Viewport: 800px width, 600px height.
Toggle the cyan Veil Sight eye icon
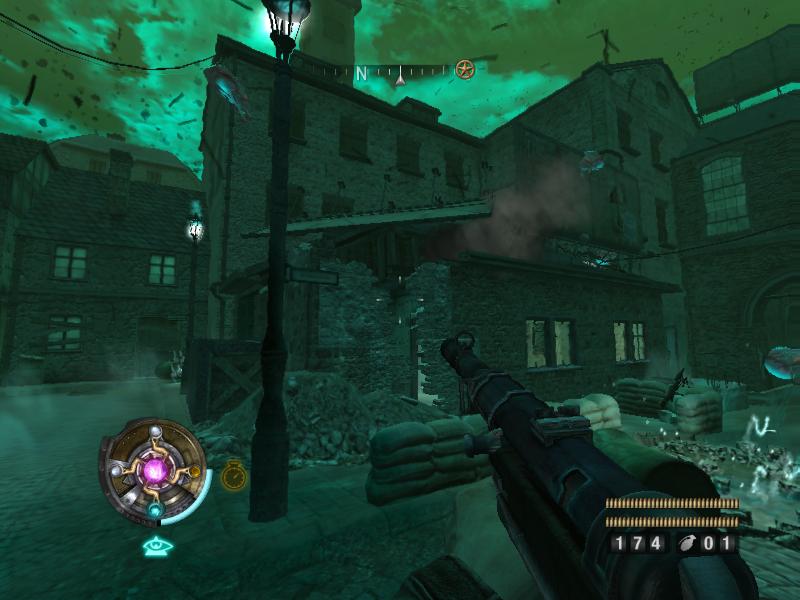point(154,546)
